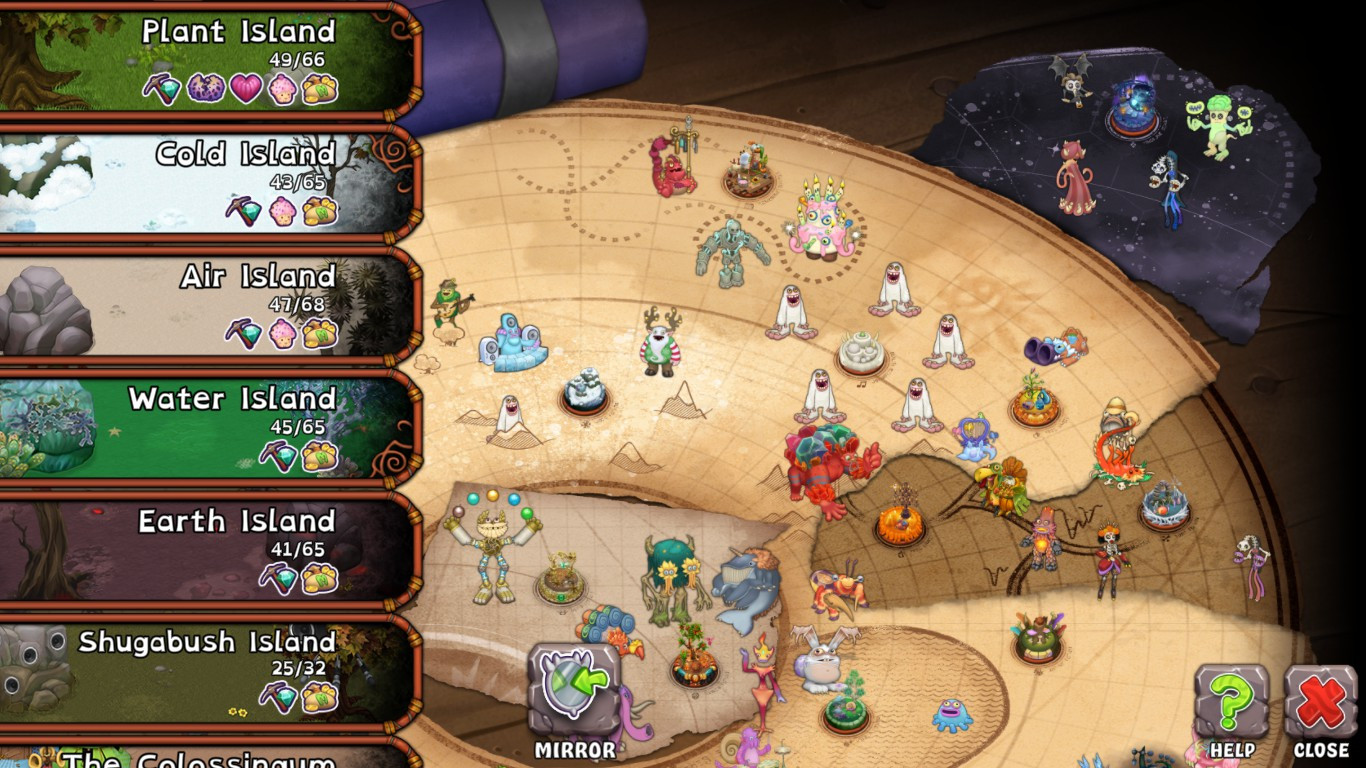1366x768 pixels.
Task: Click the muffin icon on the Air Island panel
Action: pos(282,333)
